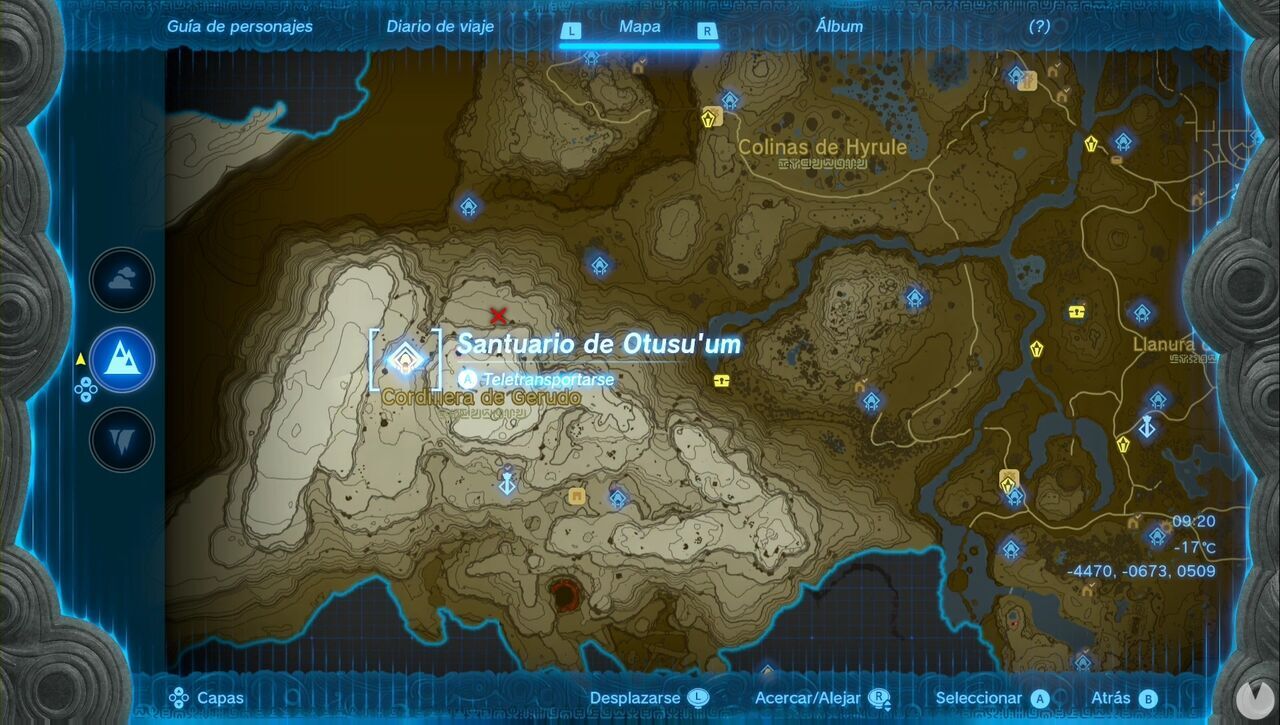This screenshot has height=725, width=1280.
Task: Click Atrás to go back
Action: pos(1113,697)
